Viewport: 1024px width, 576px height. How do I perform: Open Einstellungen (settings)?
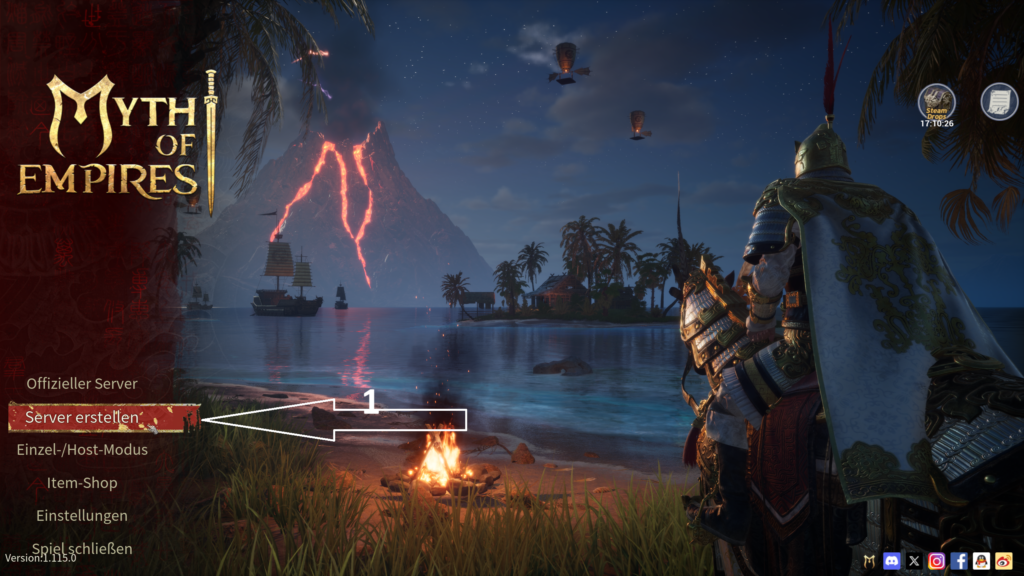tap(82, 516)
